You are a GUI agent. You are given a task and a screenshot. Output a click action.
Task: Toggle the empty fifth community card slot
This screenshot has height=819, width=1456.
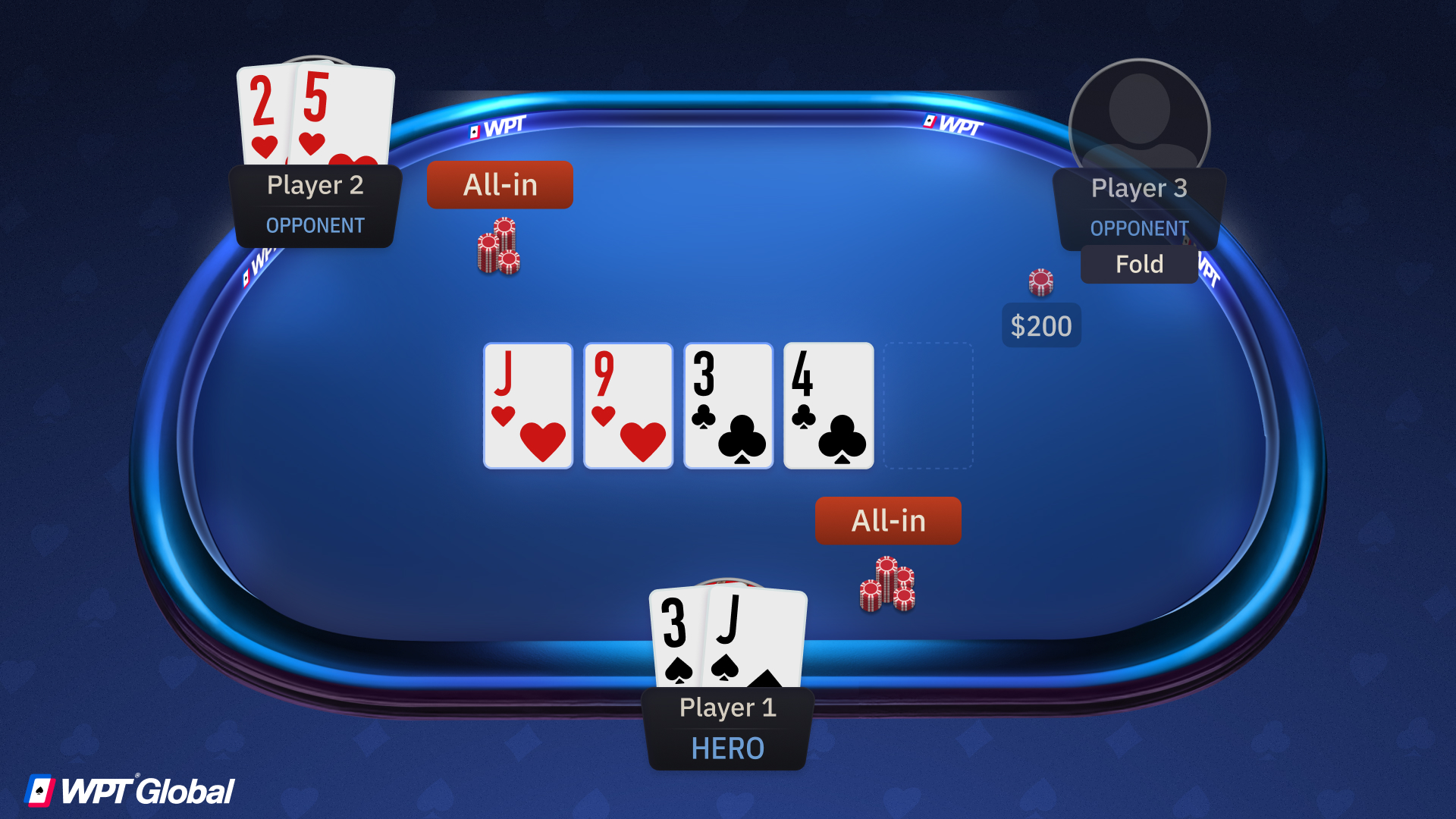click(928, 406)
